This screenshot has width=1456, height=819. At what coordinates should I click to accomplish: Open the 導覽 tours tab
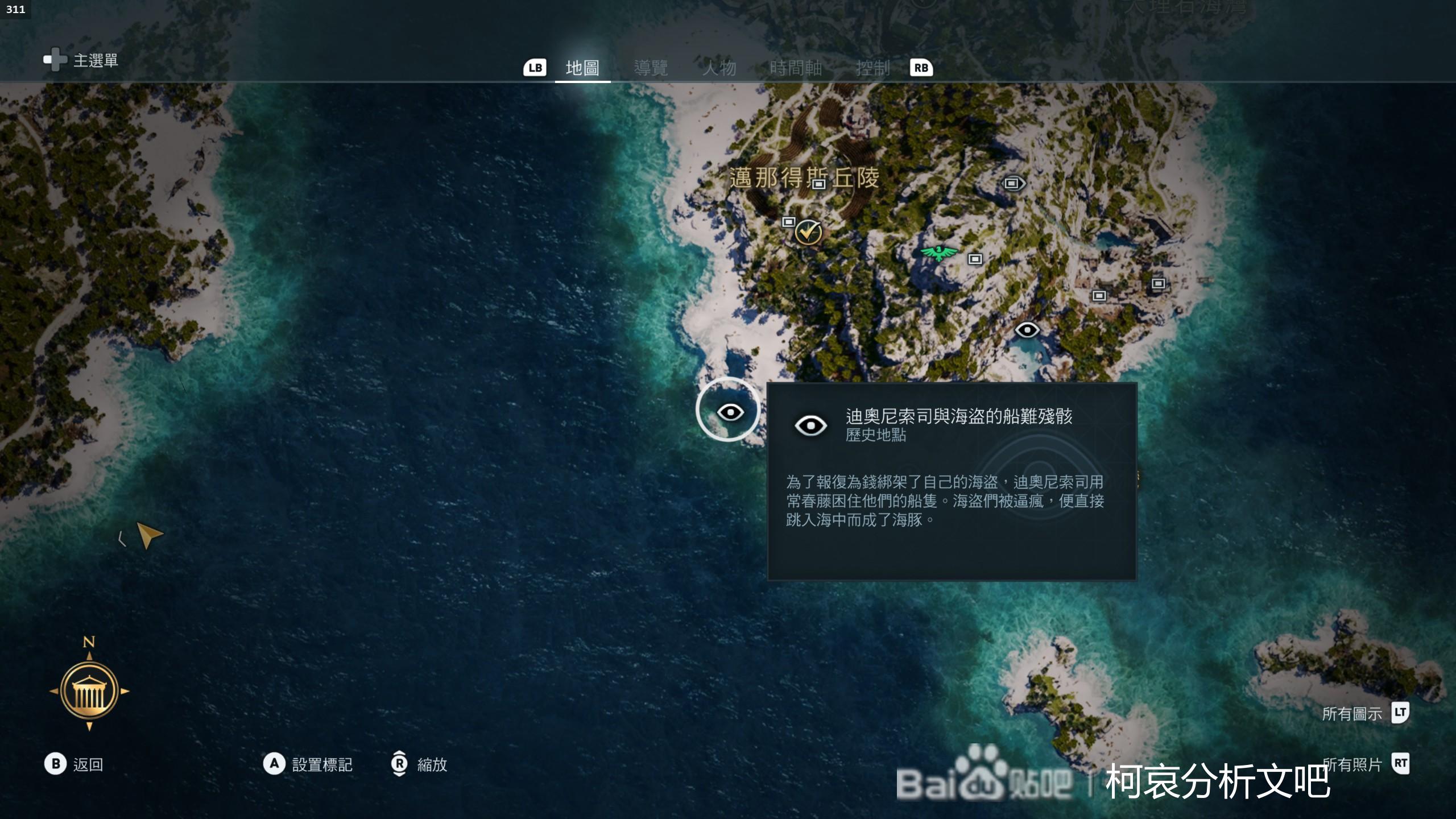(651, 68)
